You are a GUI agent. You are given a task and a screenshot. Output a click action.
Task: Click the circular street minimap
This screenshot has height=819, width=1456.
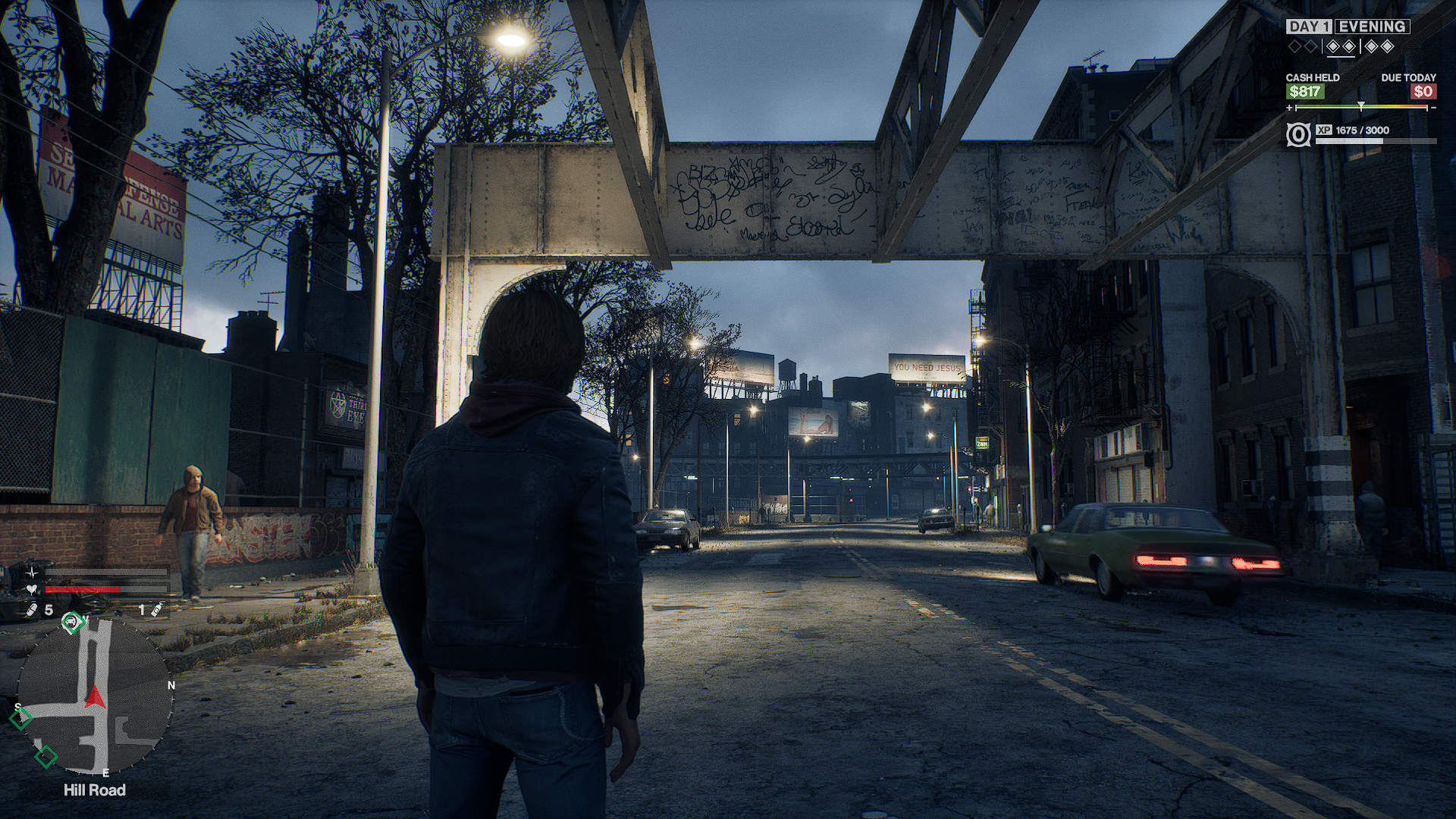click(95, 695)
